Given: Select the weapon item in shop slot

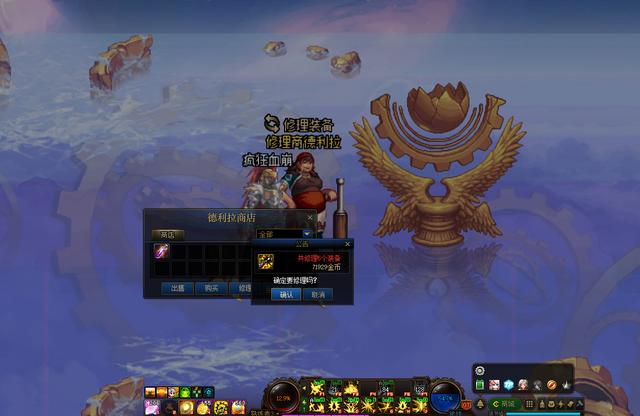Looking at the screenshot, I should pos(161,251).
